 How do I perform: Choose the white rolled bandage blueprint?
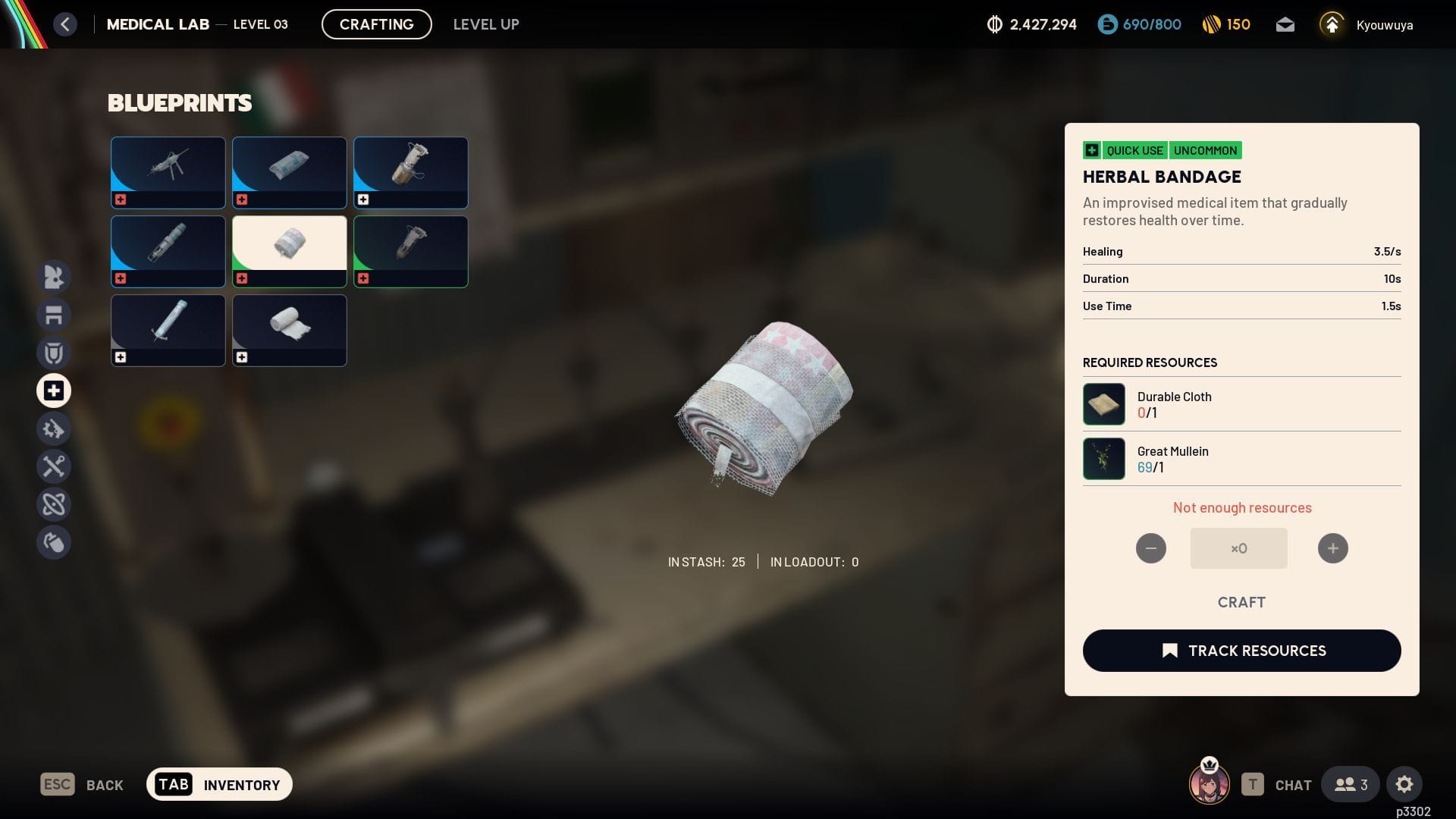click(x=289, y=330)
